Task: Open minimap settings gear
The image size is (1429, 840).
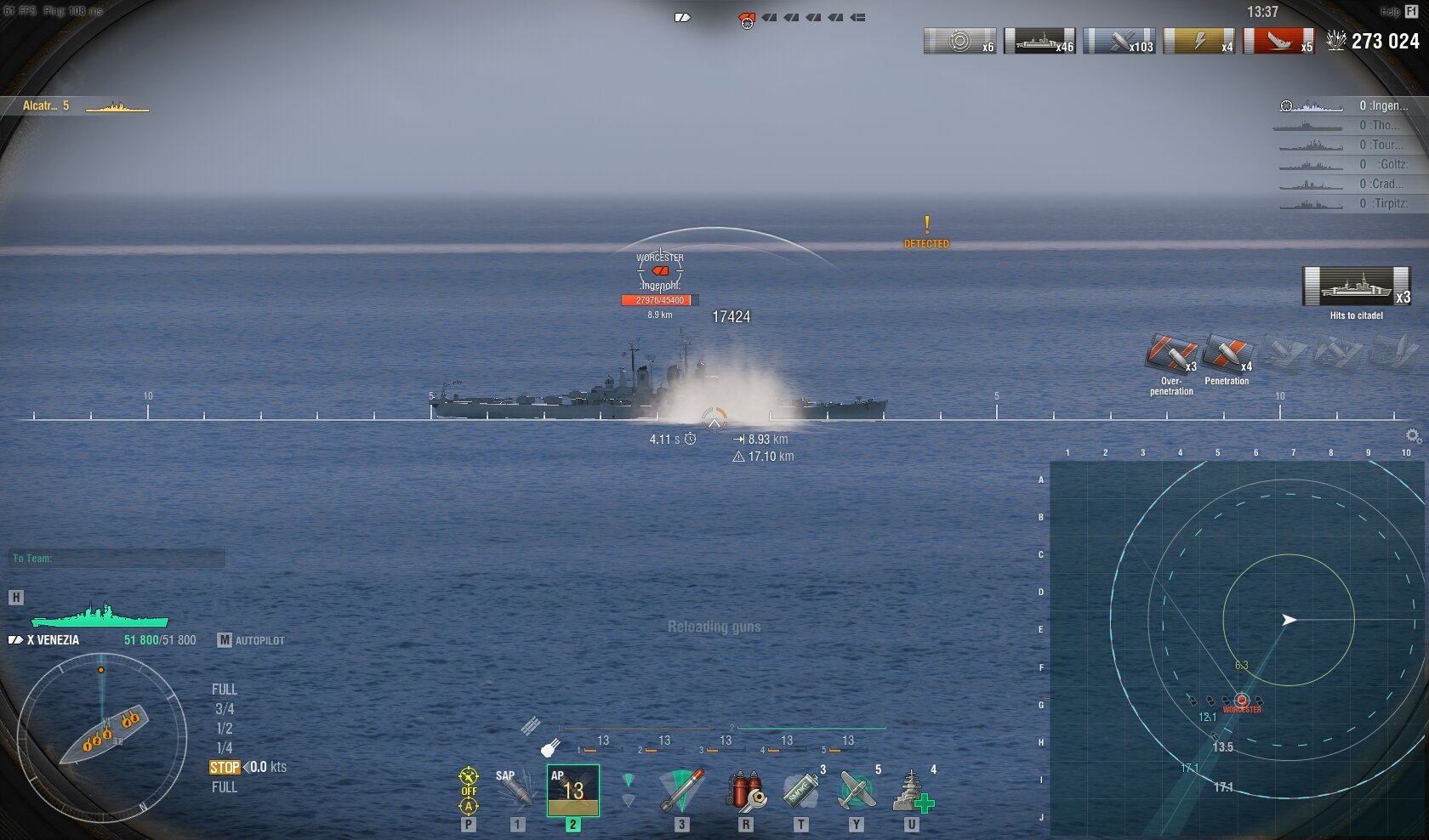Action: 1413,436
